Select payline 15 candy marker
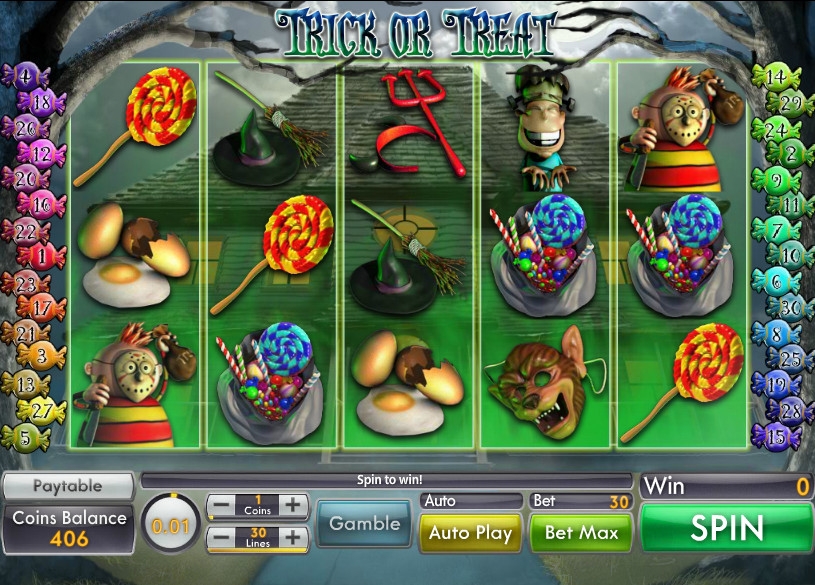Viewport: 815px width, 585px height. [777, 437]
